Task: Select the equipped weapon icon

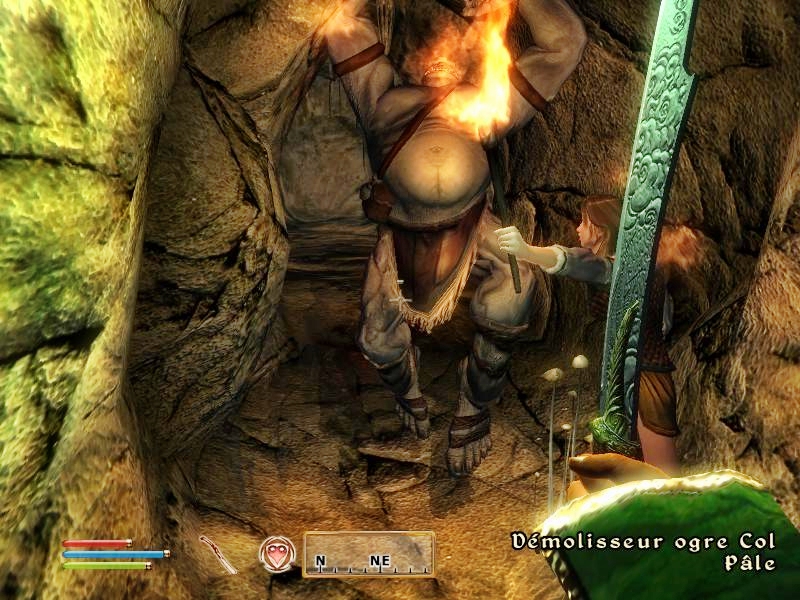Action: (217, 555)
